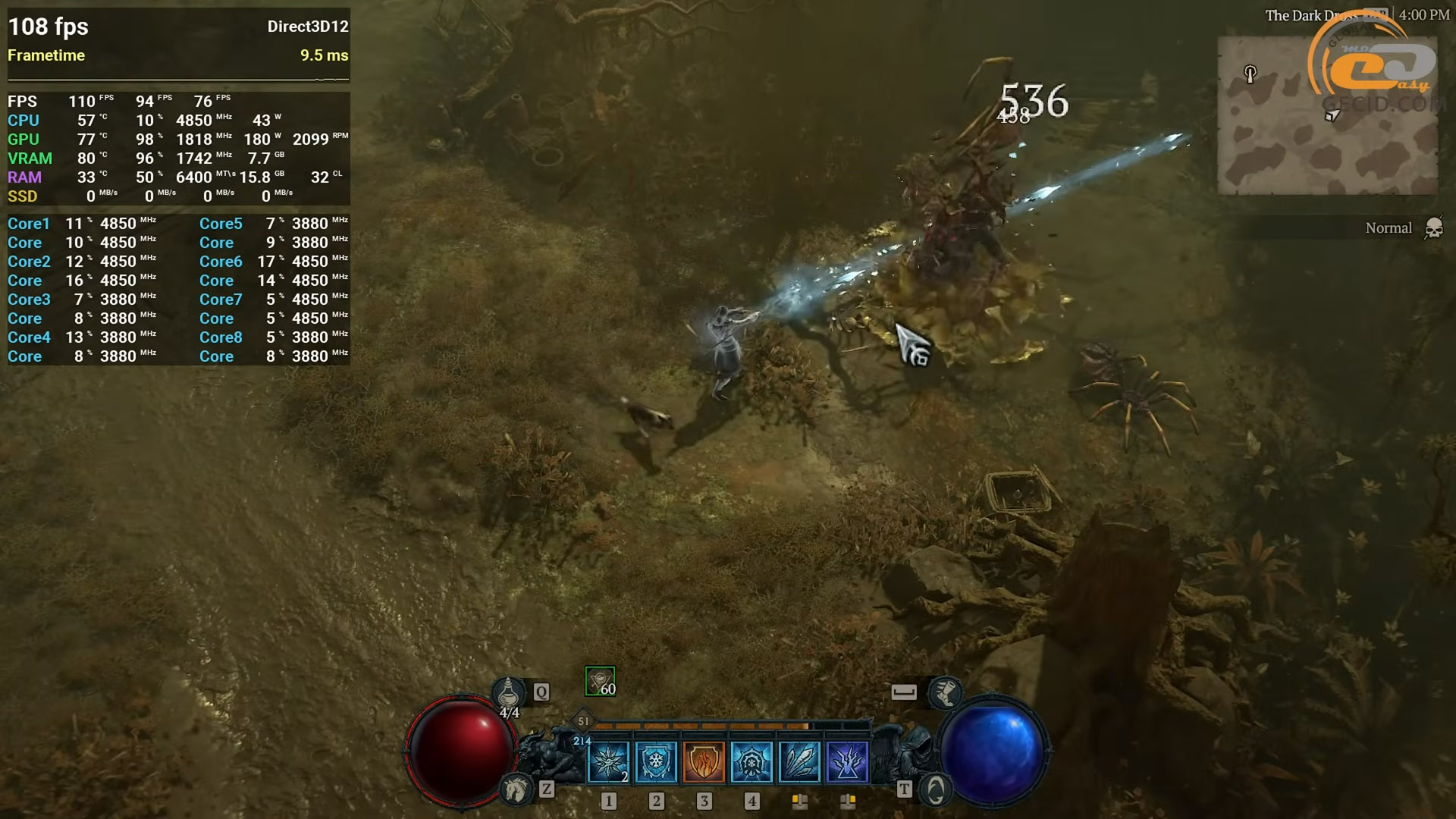Use the healing potion icon
This screenshot has height=819, width=1456.
tap(508, 692)
